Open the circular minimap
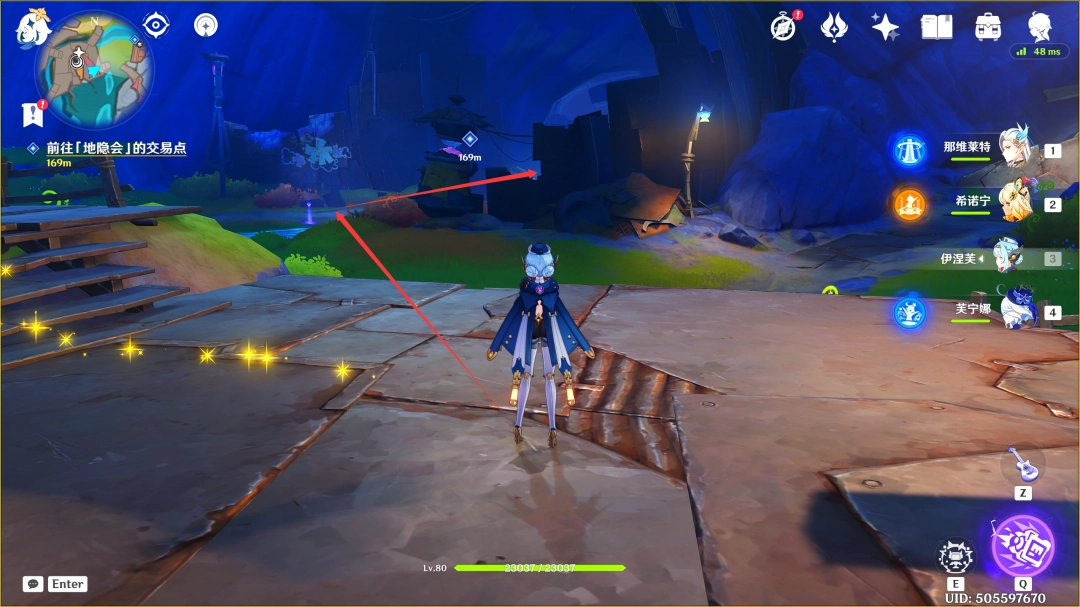Image resolution: width=1080 pixels, height=607 pixels. [x=94, y=68]
